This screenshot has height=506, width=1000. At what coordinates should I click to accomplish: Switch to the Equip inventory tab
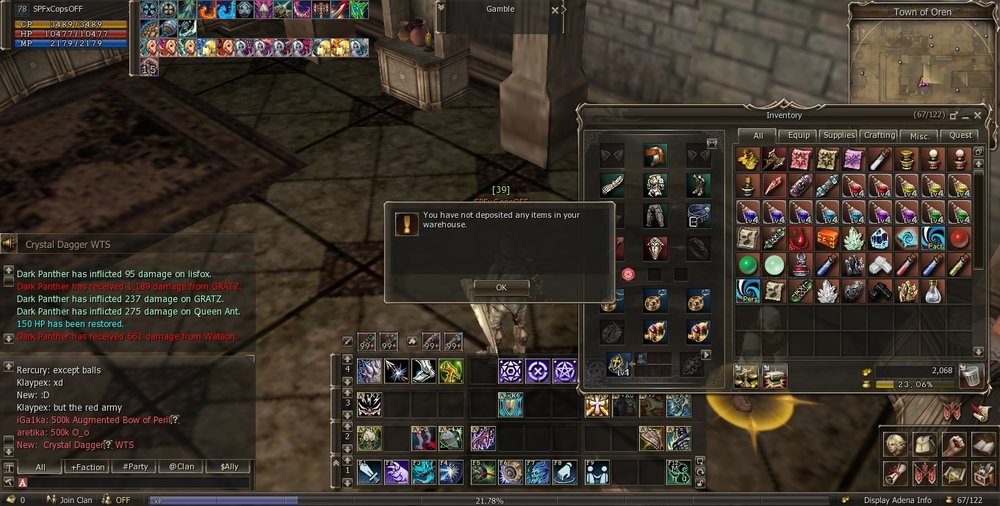pos(800,135)
